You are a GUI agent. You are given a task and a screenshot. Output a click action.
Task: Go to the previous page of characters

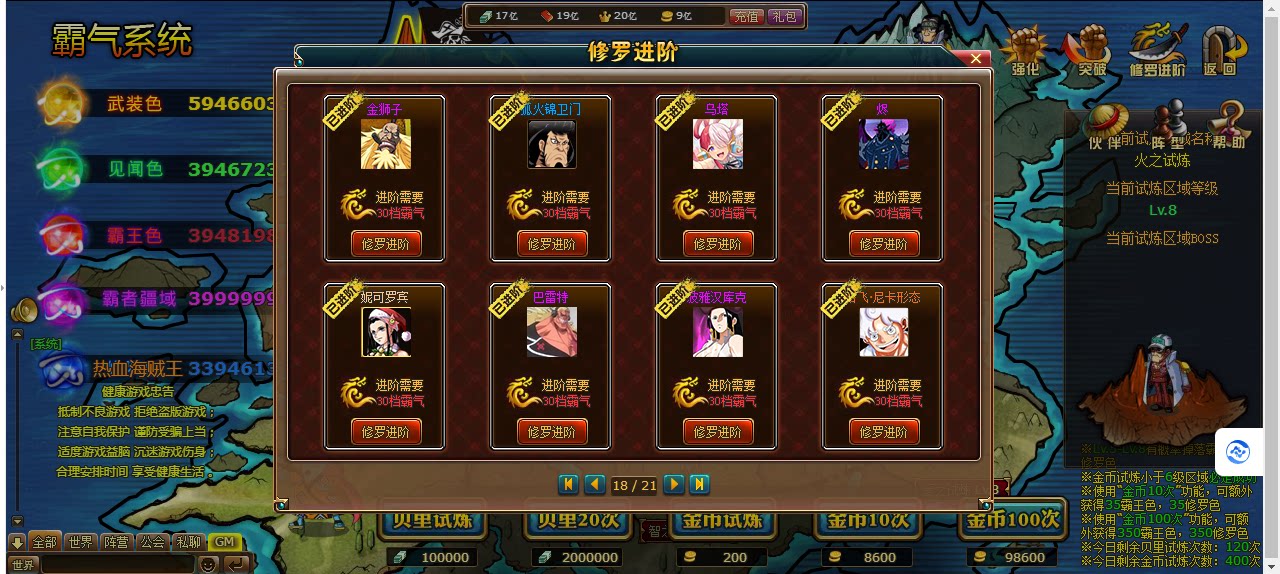pos(594,485)
